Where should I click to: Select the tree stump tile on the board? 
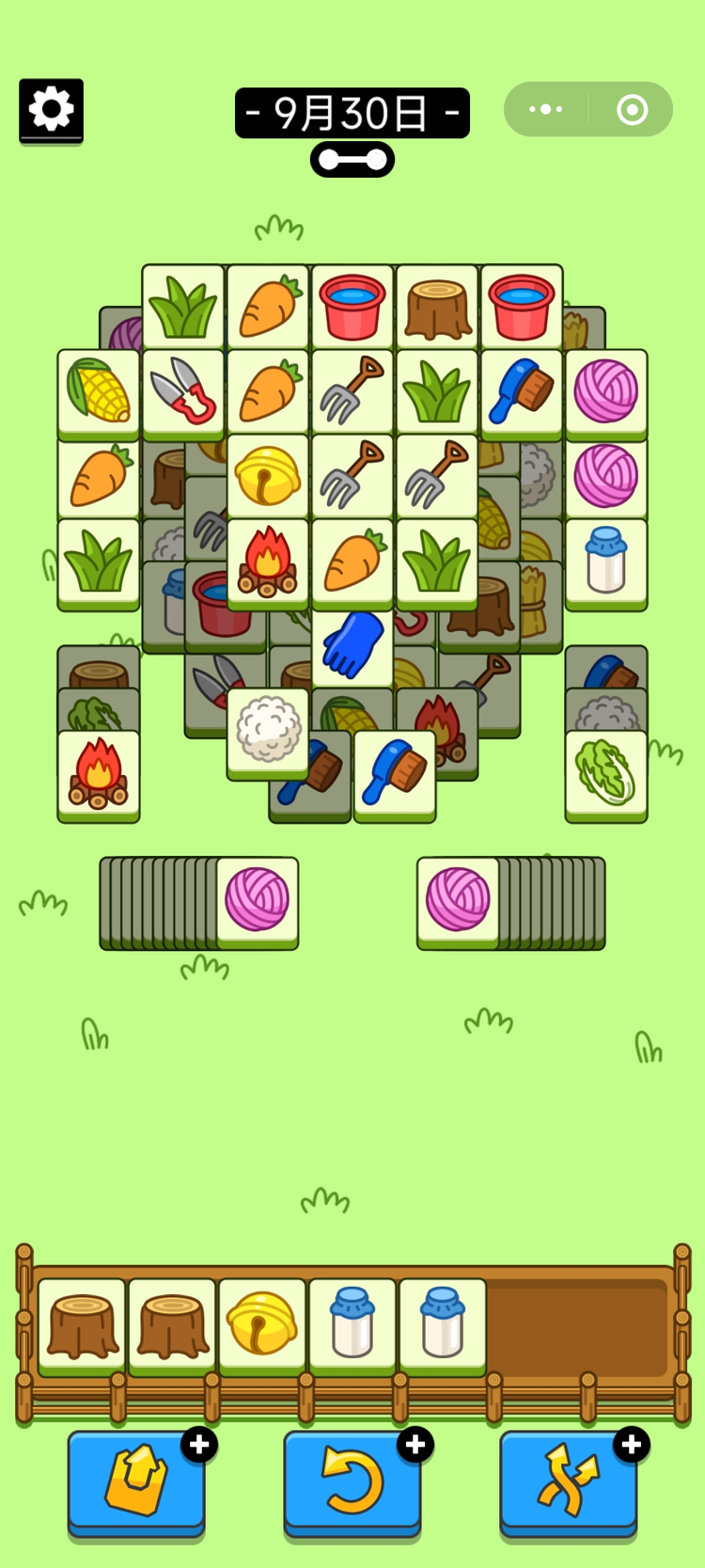click(437, 308)
